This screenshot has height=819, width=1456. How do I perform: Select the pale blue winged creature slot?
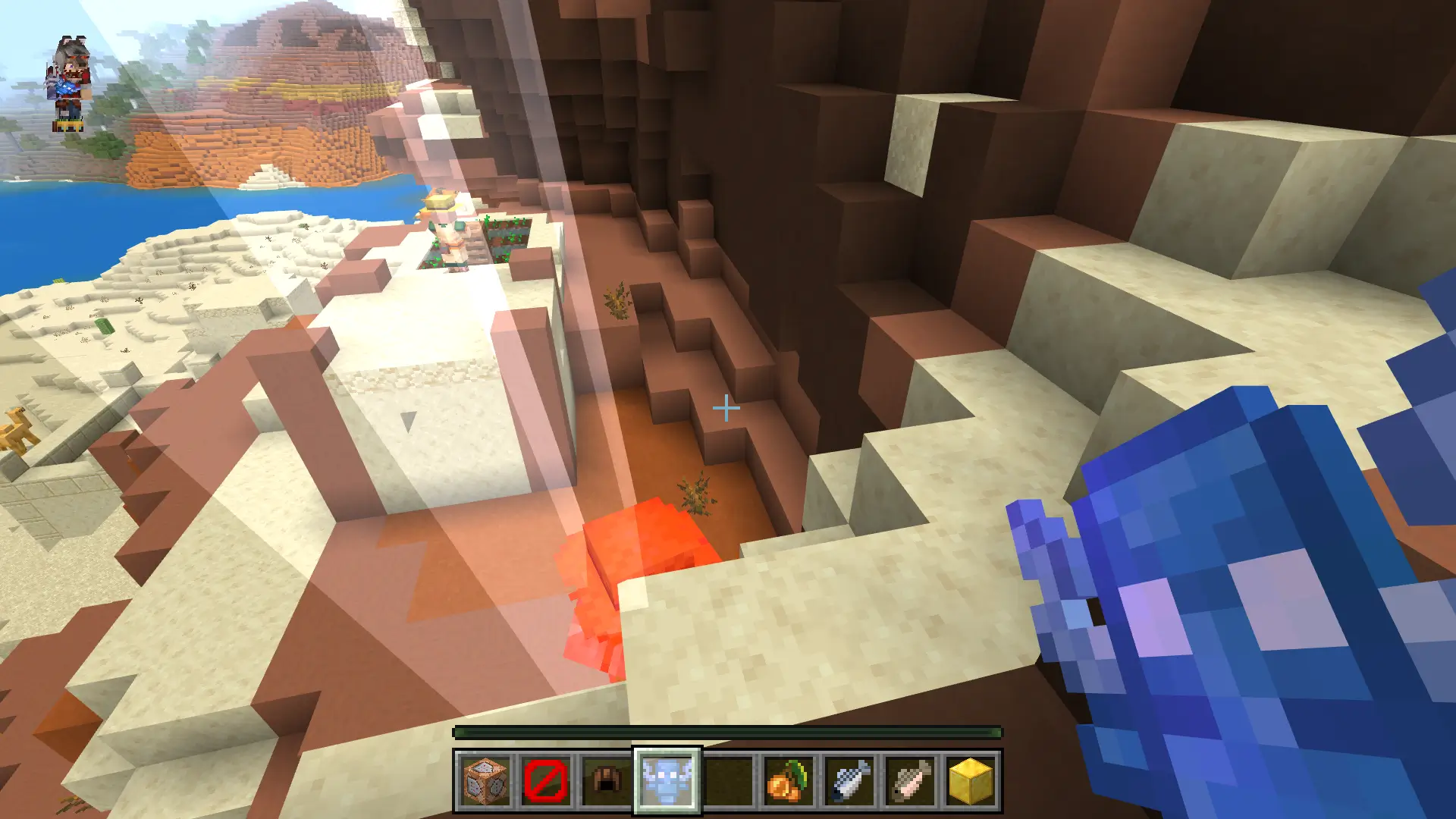pos(667,780)
